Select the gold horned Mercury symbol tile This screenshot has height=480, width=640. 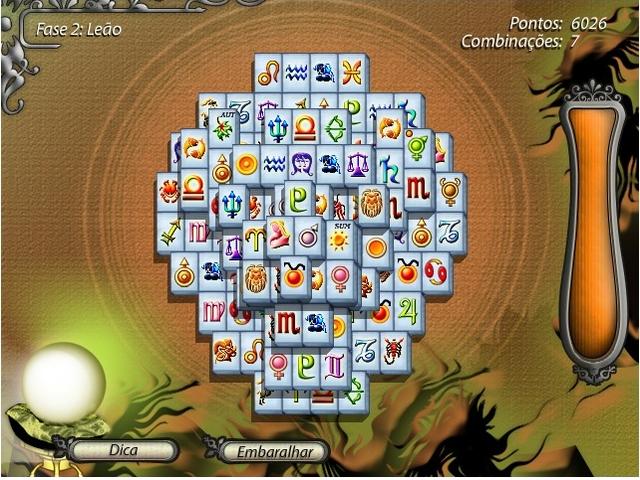(451, 188)
